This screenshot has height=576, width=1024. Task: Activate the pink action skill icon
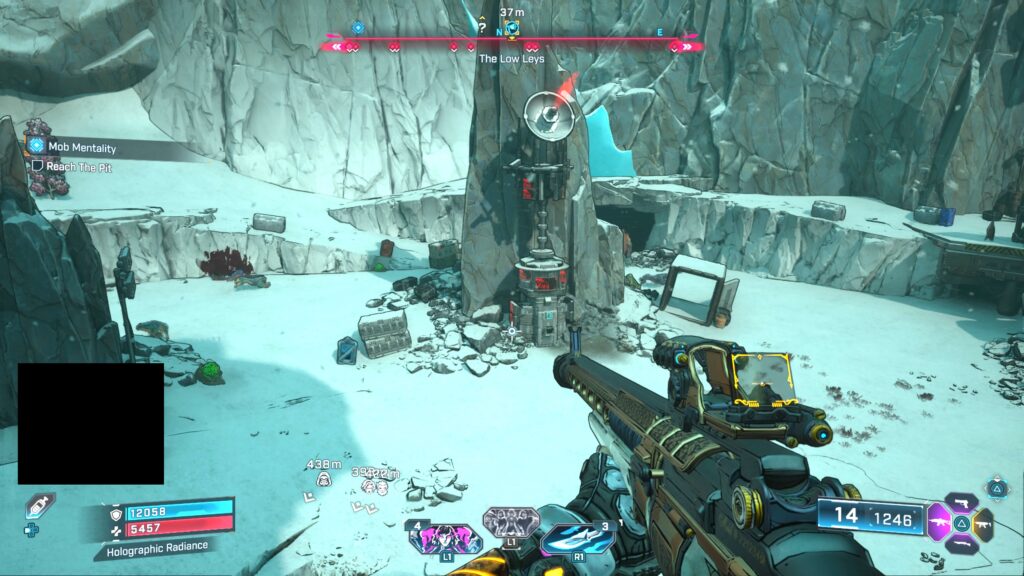444,540
